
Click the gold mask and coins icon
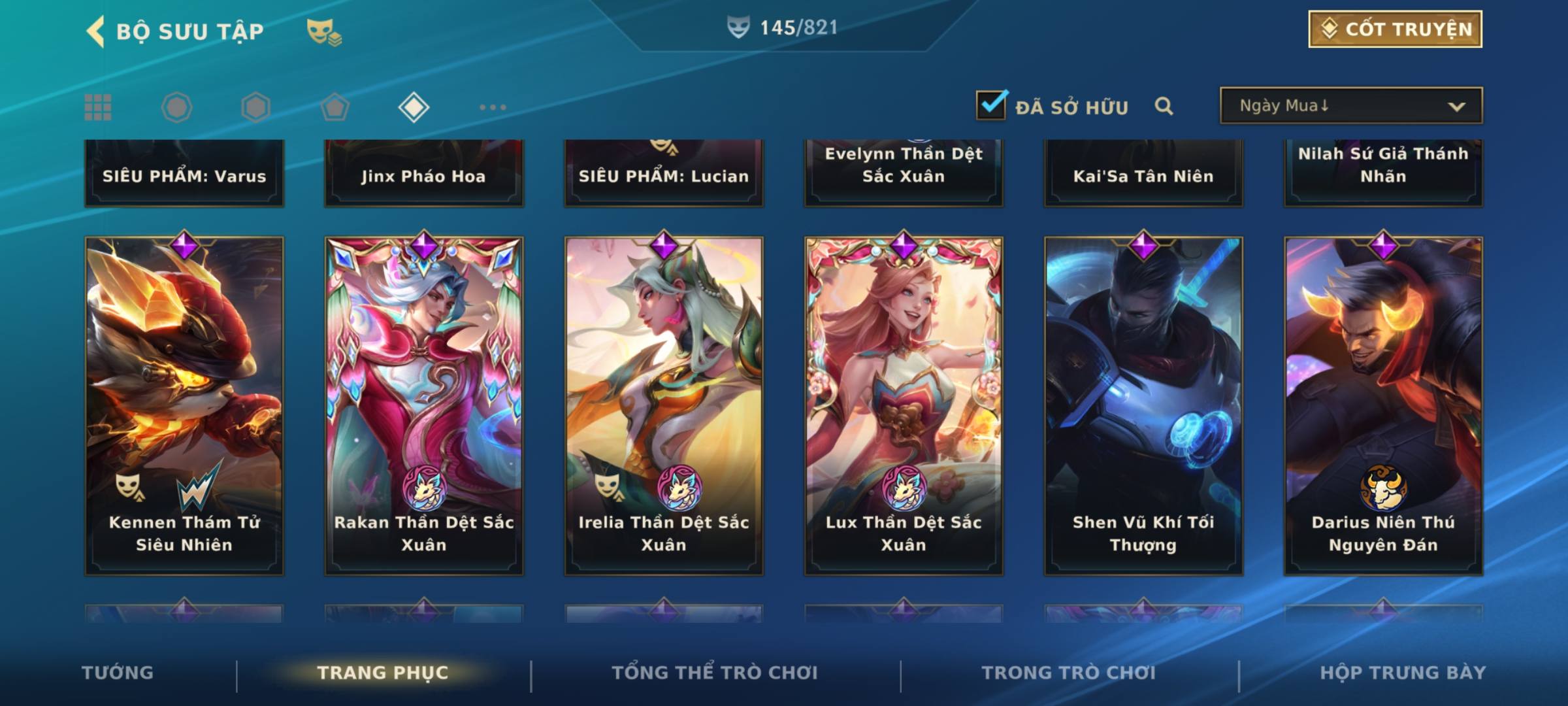pos(324,31)
